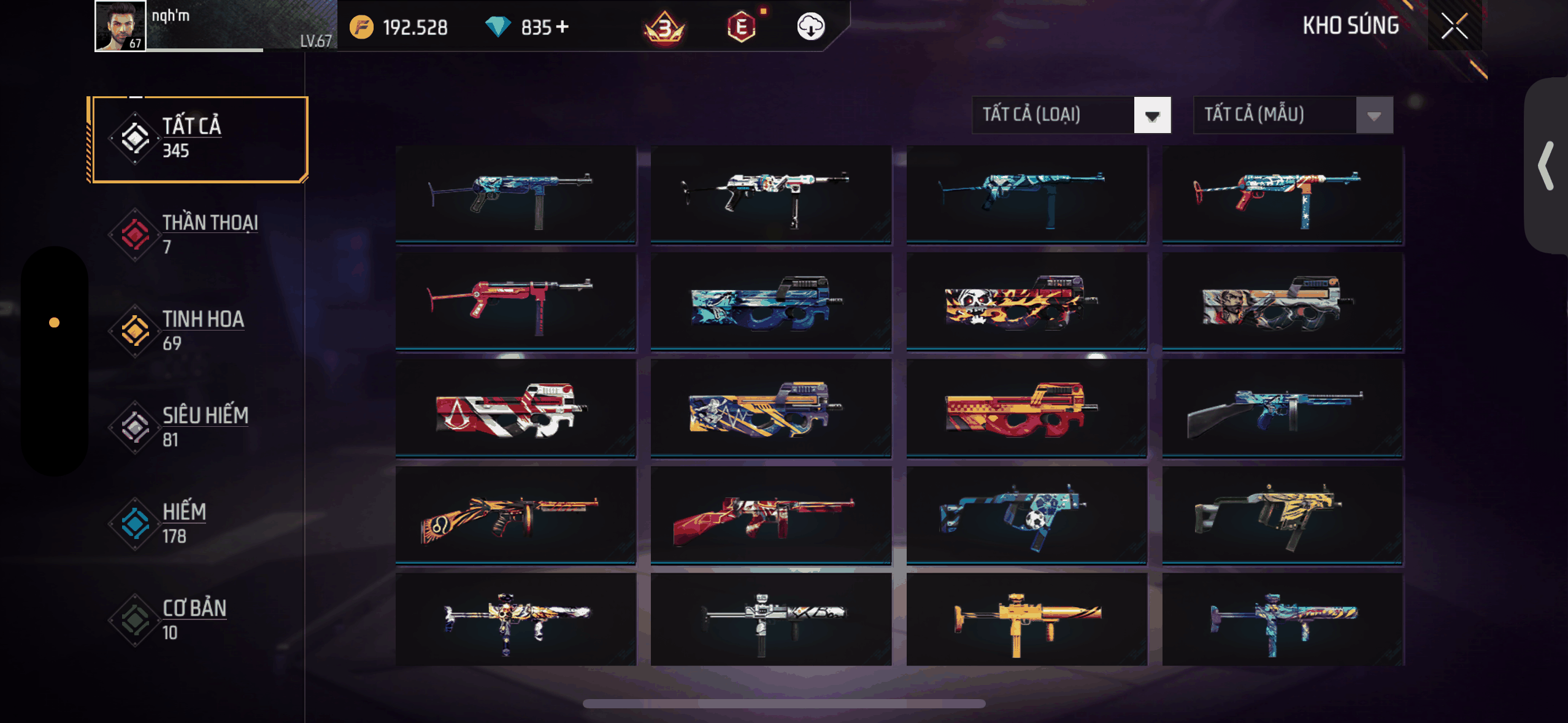
Task: Switch to the Thần Thoại category
Action: point(198,235)
